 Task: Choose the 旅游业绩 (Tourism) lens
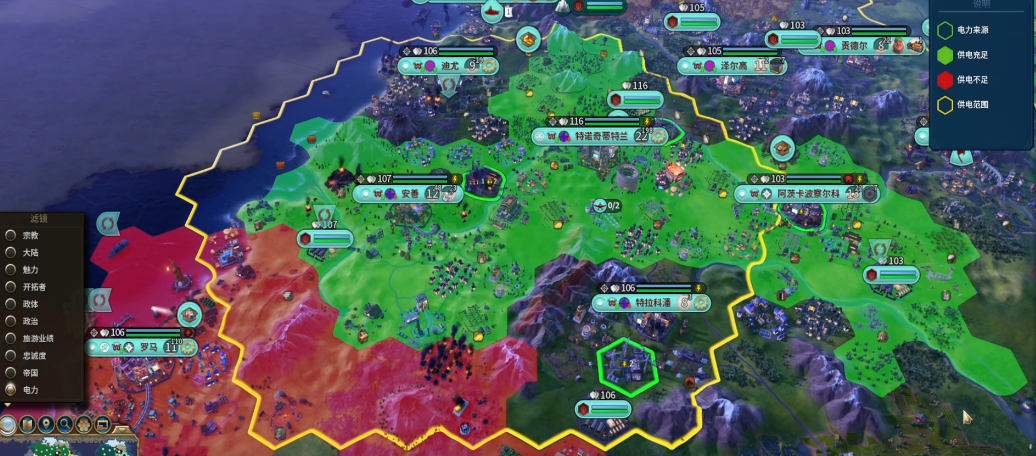12,338
